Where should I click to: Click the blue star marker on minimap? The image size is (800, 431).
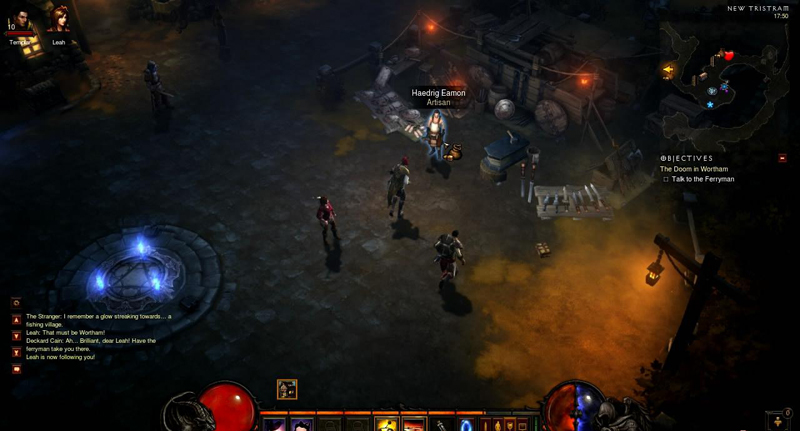coord(710,104)
